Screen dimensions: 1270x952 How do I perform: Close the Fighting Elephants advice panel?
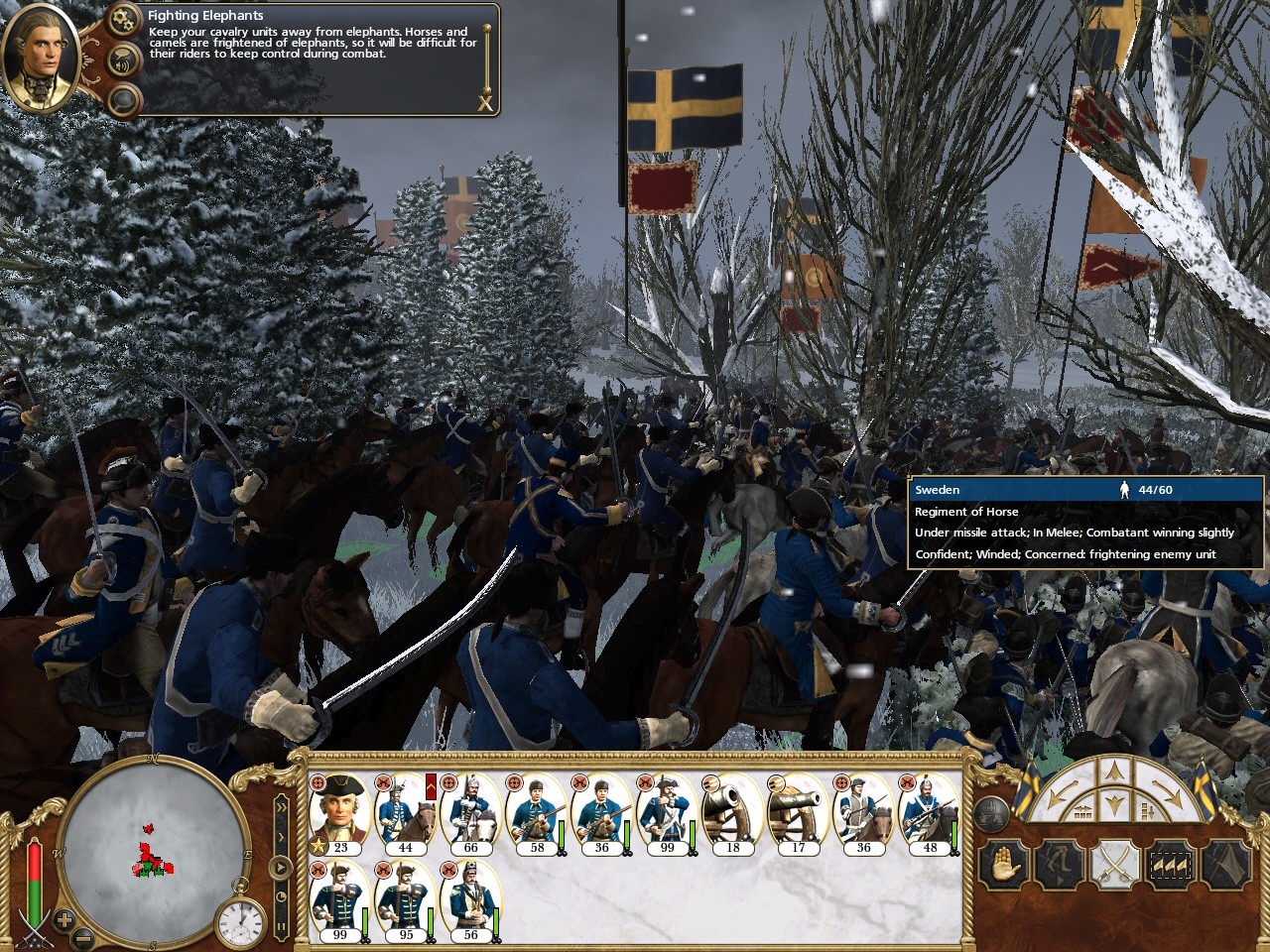click(x=485, y=102)
